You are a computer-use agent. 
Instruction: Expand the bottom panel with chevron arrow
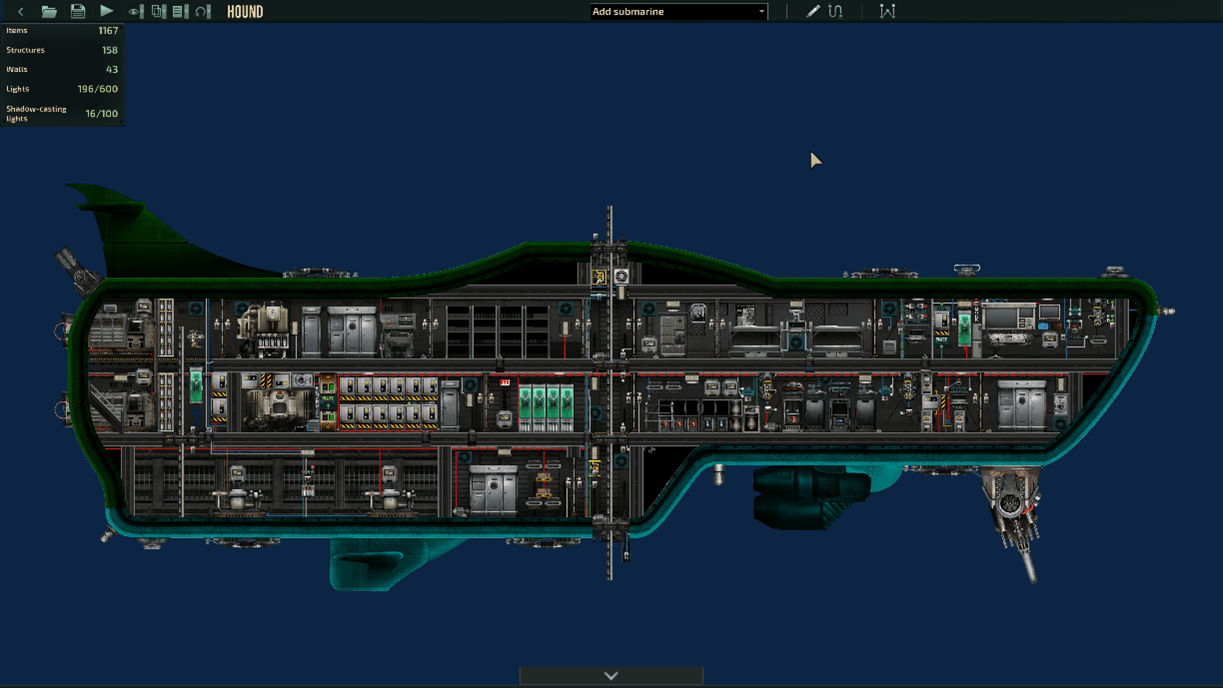(611, 676)
